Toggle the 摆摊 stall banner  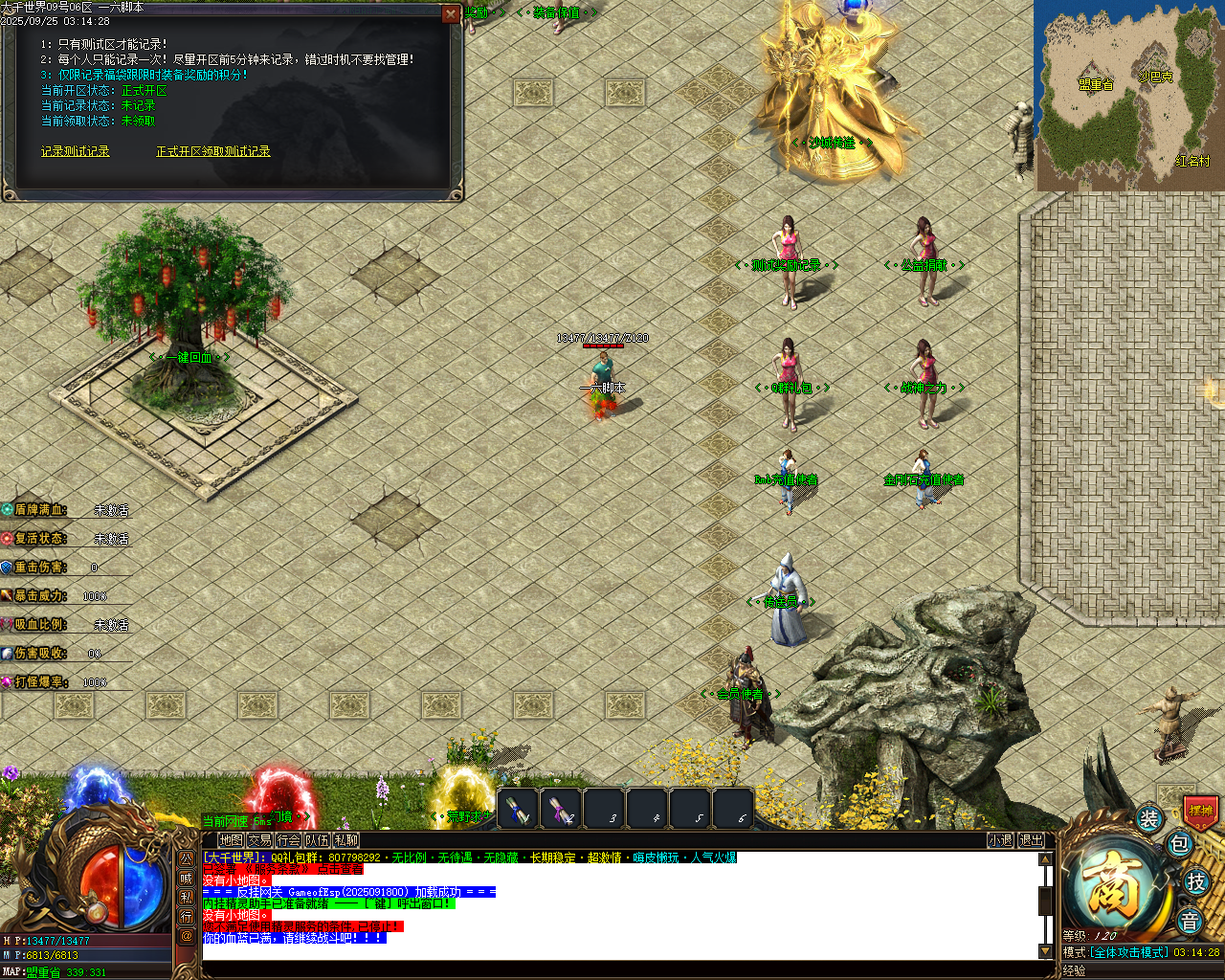click(x=1201, y=811)
